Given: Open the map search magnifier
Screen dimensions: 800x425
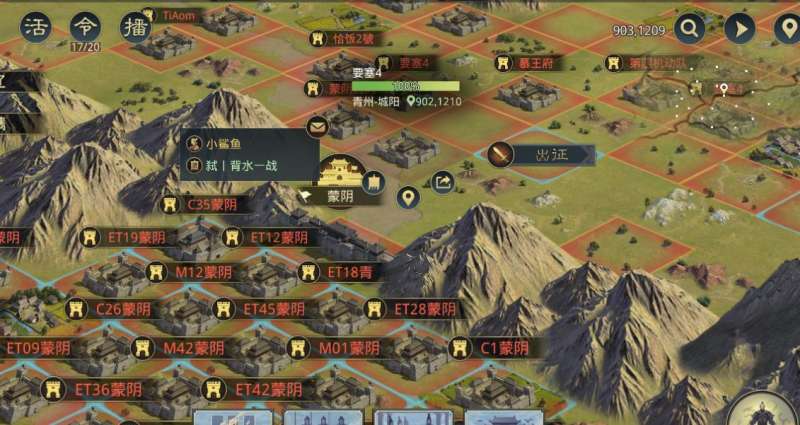Looking at the screenshot, I should click(x=689, y=28).
